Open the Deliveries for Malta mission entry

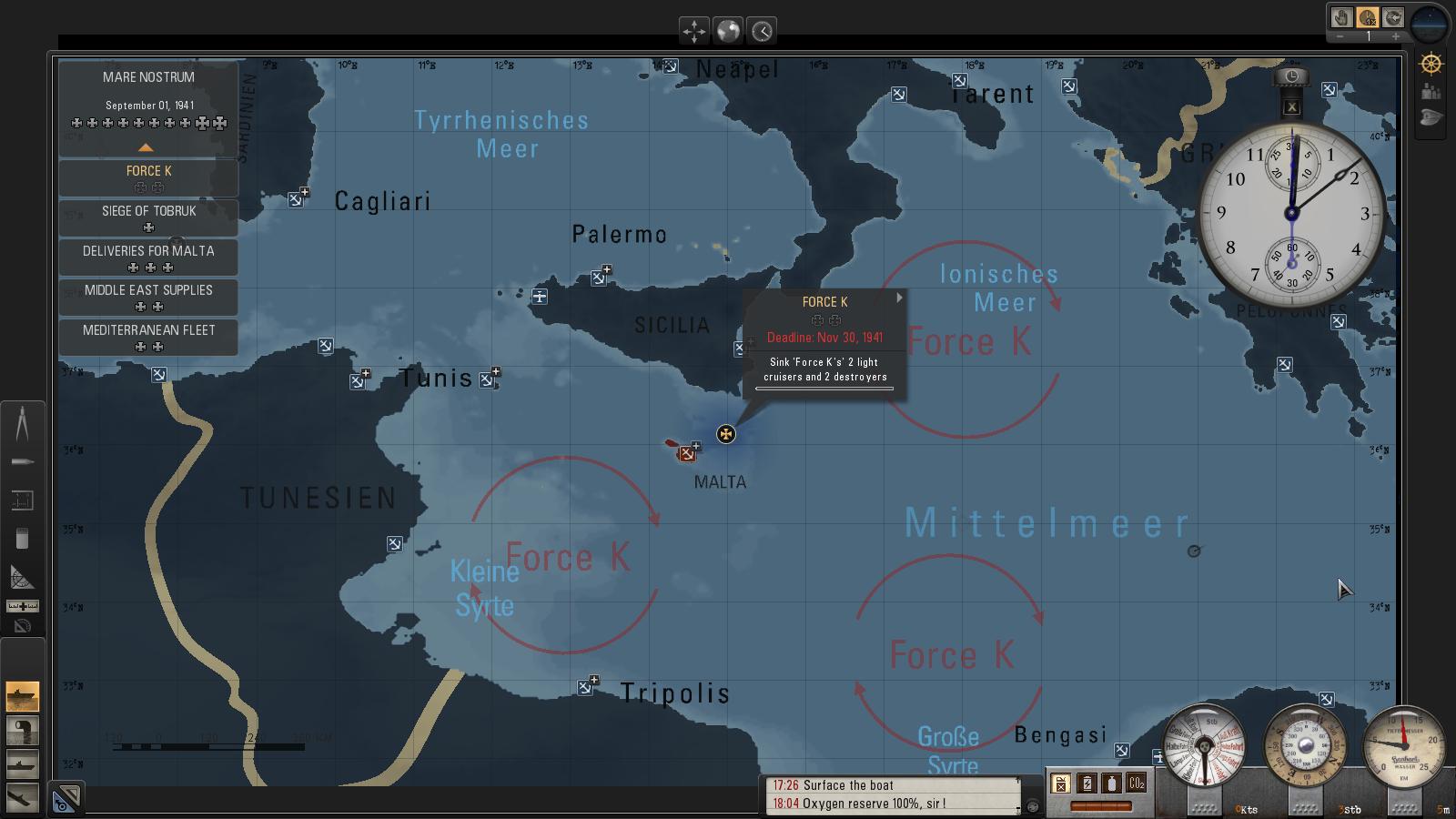tap(148, 258)
